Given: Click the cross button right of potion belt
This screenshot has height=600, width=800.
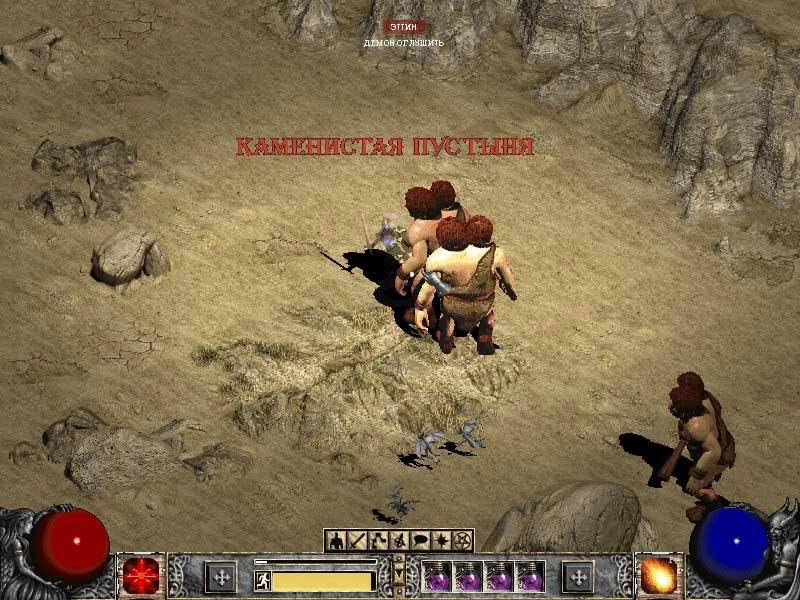Looking at the screenshot, I should [x=577, y=576].
